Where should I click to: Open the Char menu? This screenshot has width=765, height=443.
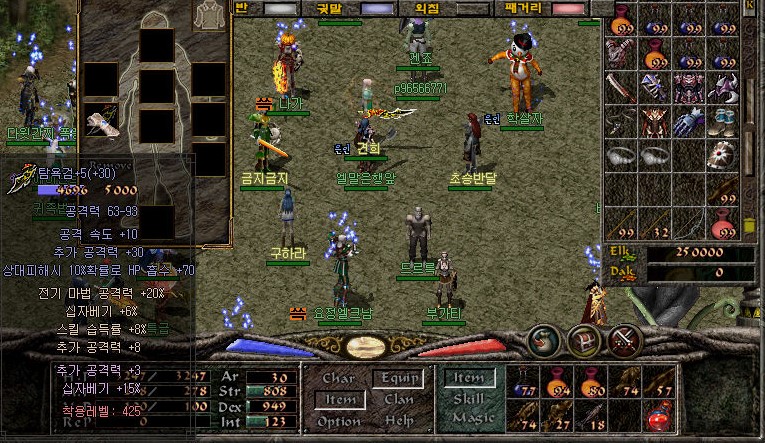click(339, 379)
